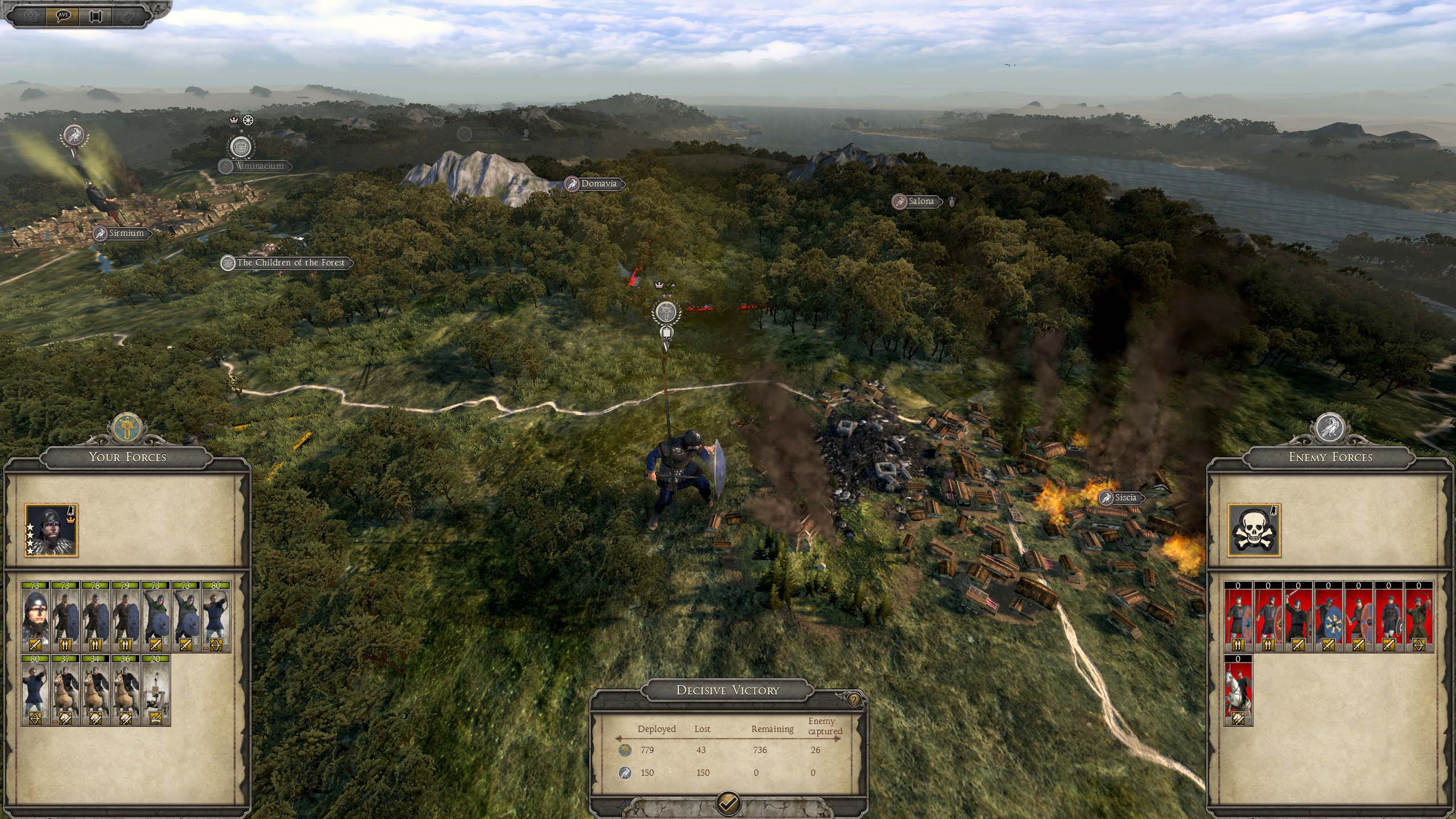Click the enemy raven faction emblem
This screenshot has width=1456, height=819.
click(x=1330, y=428)
